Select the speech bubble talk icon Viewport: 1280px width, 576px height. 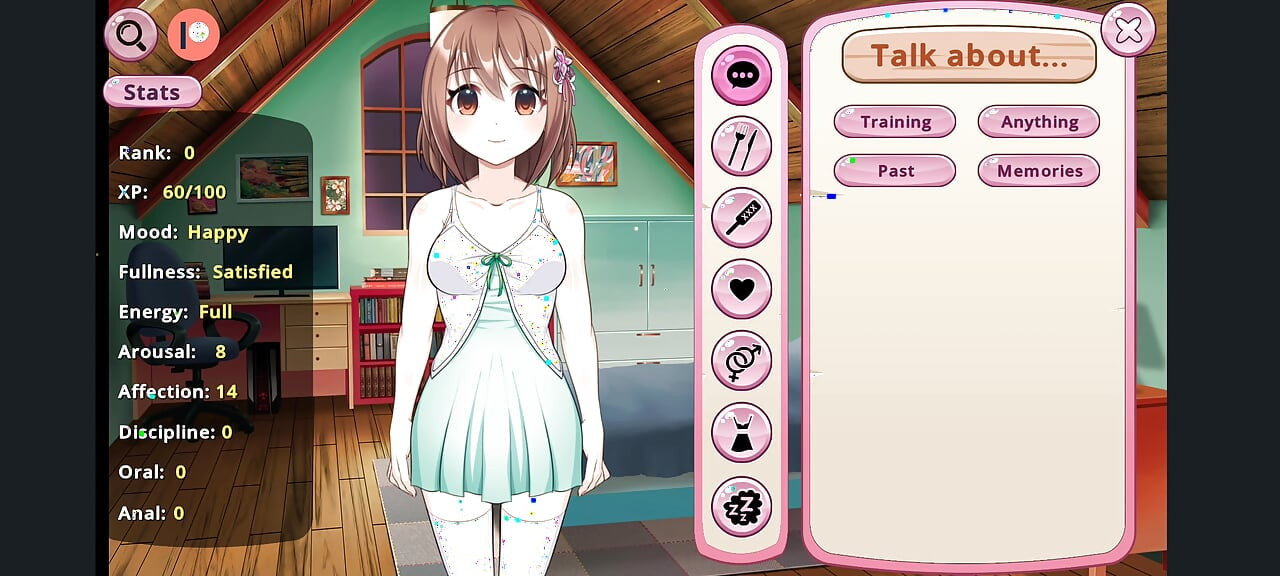tap(741, 75)
